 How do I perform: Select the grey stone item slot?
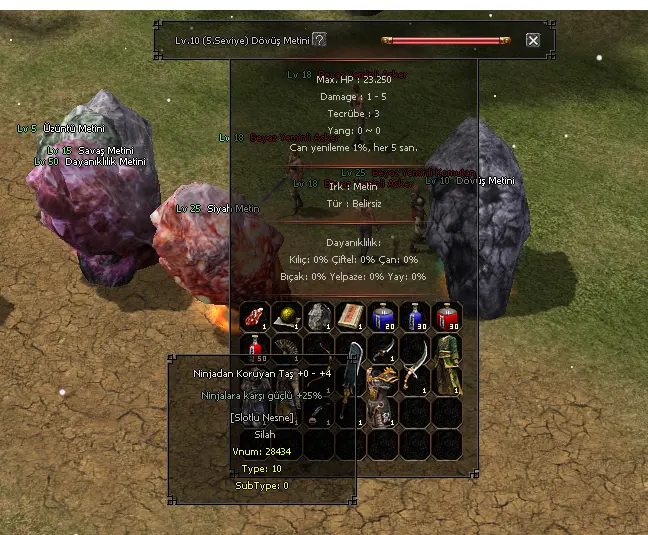(319, 316)
